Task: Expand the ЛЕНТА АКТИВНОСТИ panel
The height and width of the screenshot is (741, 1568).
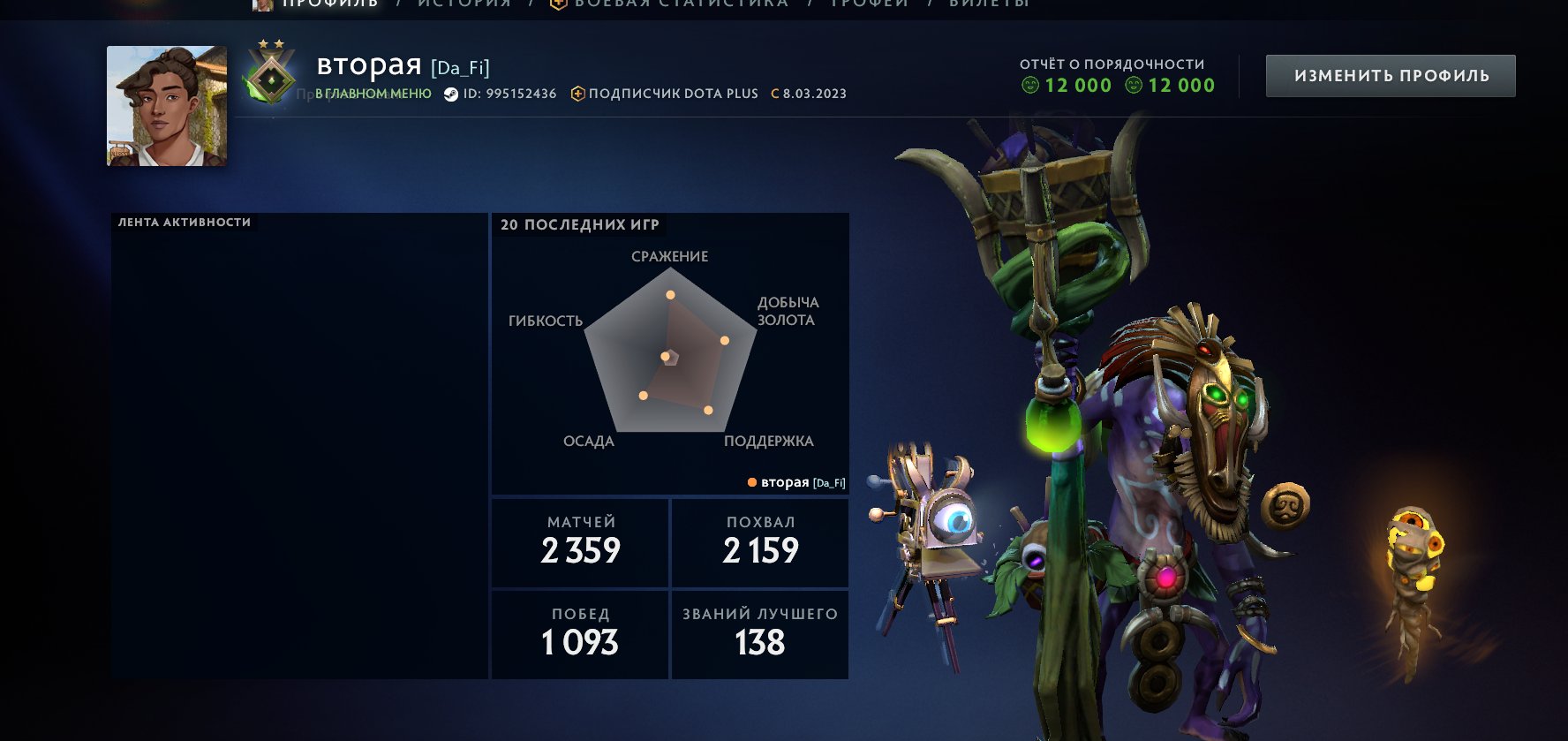Action: [x=183, y=222]
